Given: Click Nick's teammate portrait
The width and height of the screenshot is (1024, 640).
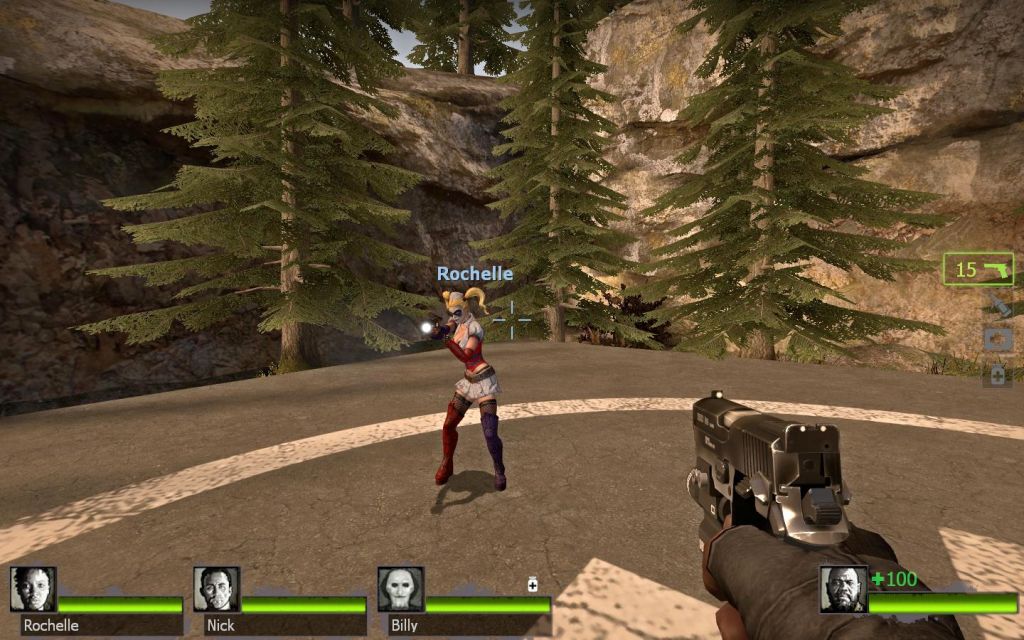Looking at the screenshot, I should 216,589.
